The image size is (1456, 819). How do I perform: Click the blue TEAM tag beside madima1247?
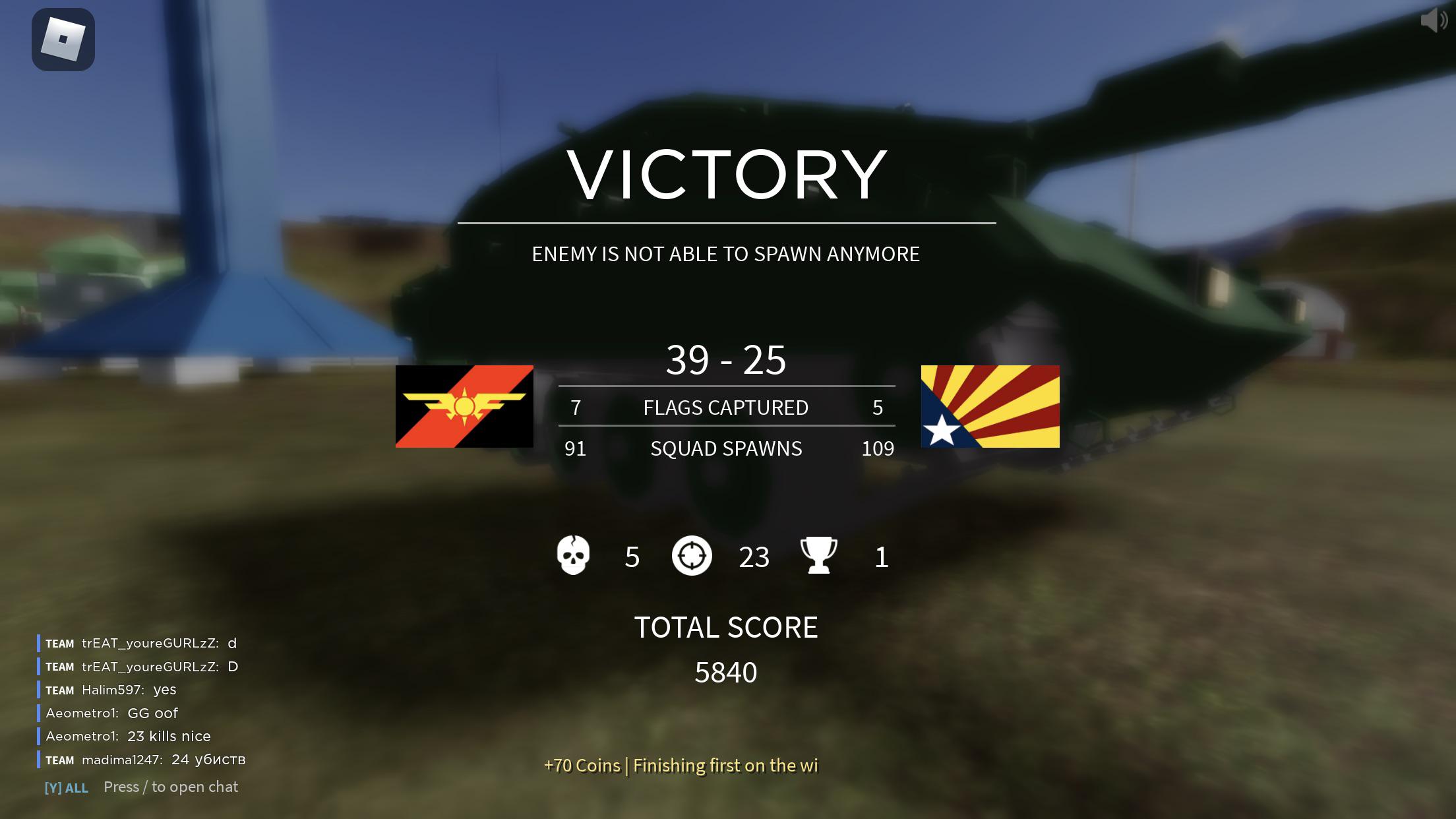[x=59, y=760]
